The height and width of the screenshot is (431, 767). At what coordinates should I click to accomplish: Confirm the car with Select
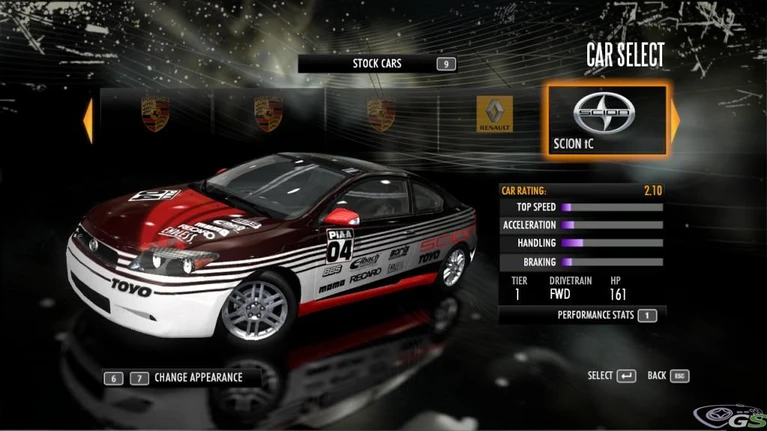click(x=611, y=376)
